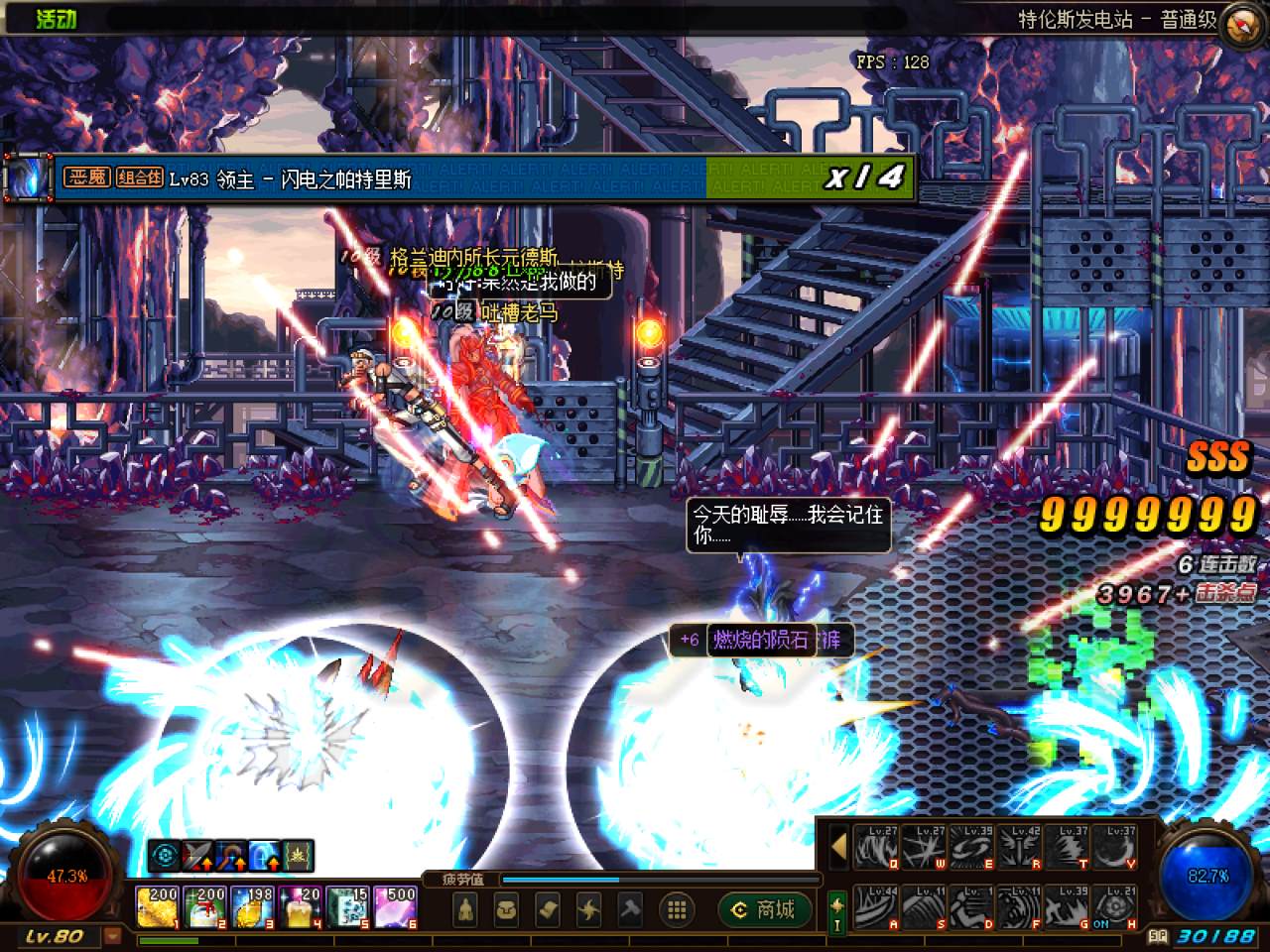Use the gold item in quick slot 1

157,907
